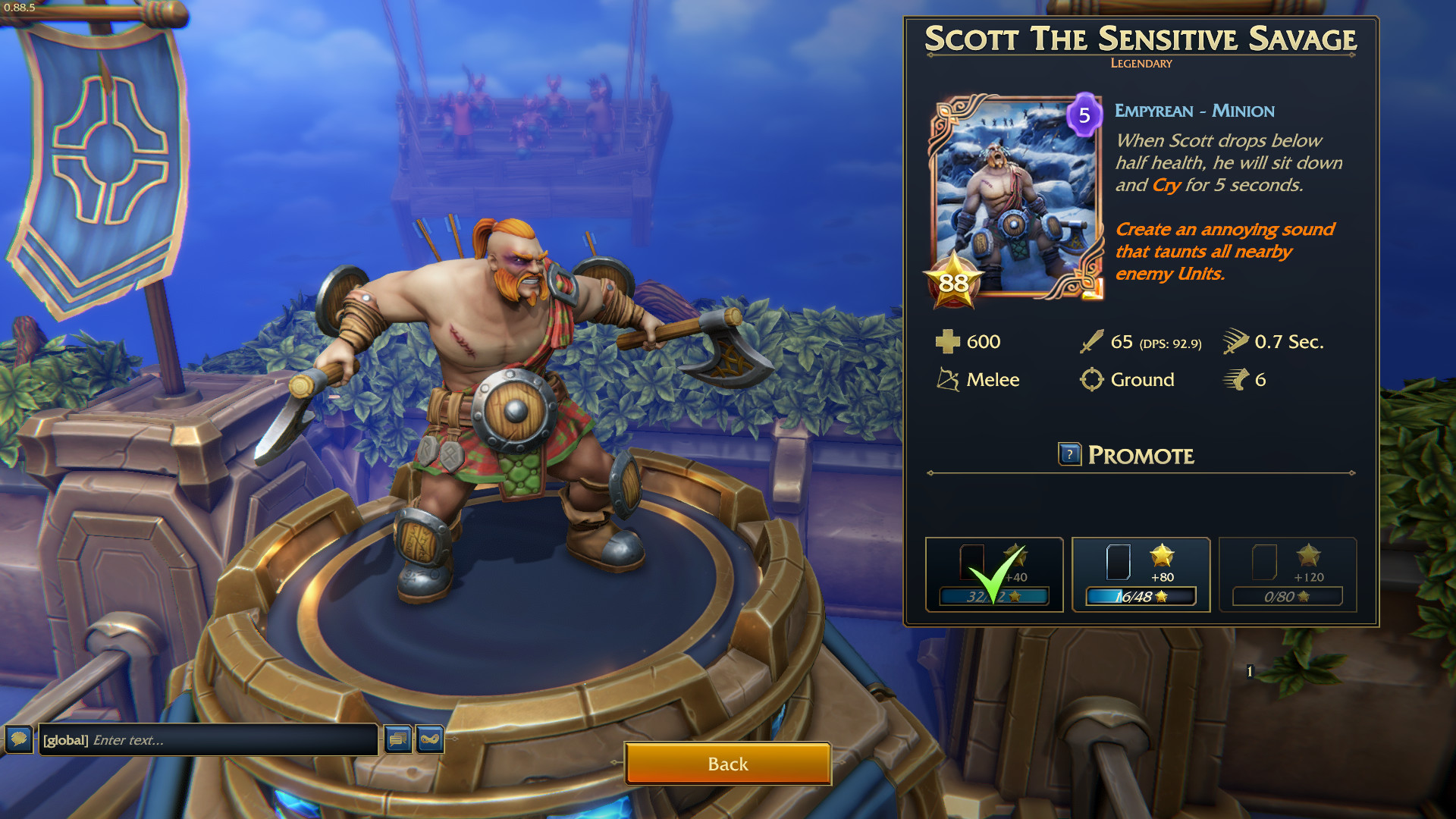Click the Promote label
Viewport: 1456px width, 819px height.
pos(1141,455)
